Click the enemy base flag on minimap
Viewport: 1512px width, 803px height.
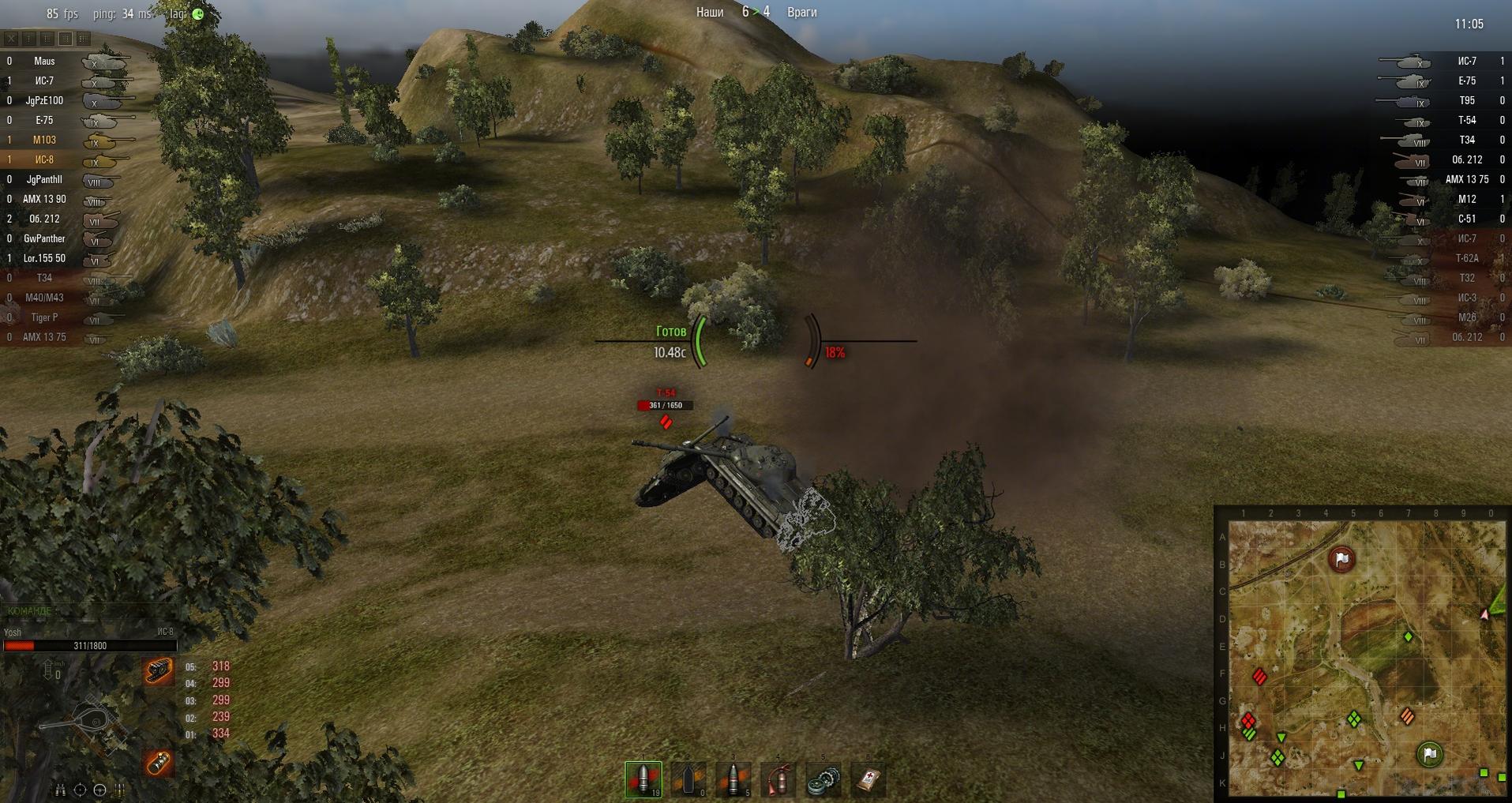pyautogui.click(x=1341, y=559)
